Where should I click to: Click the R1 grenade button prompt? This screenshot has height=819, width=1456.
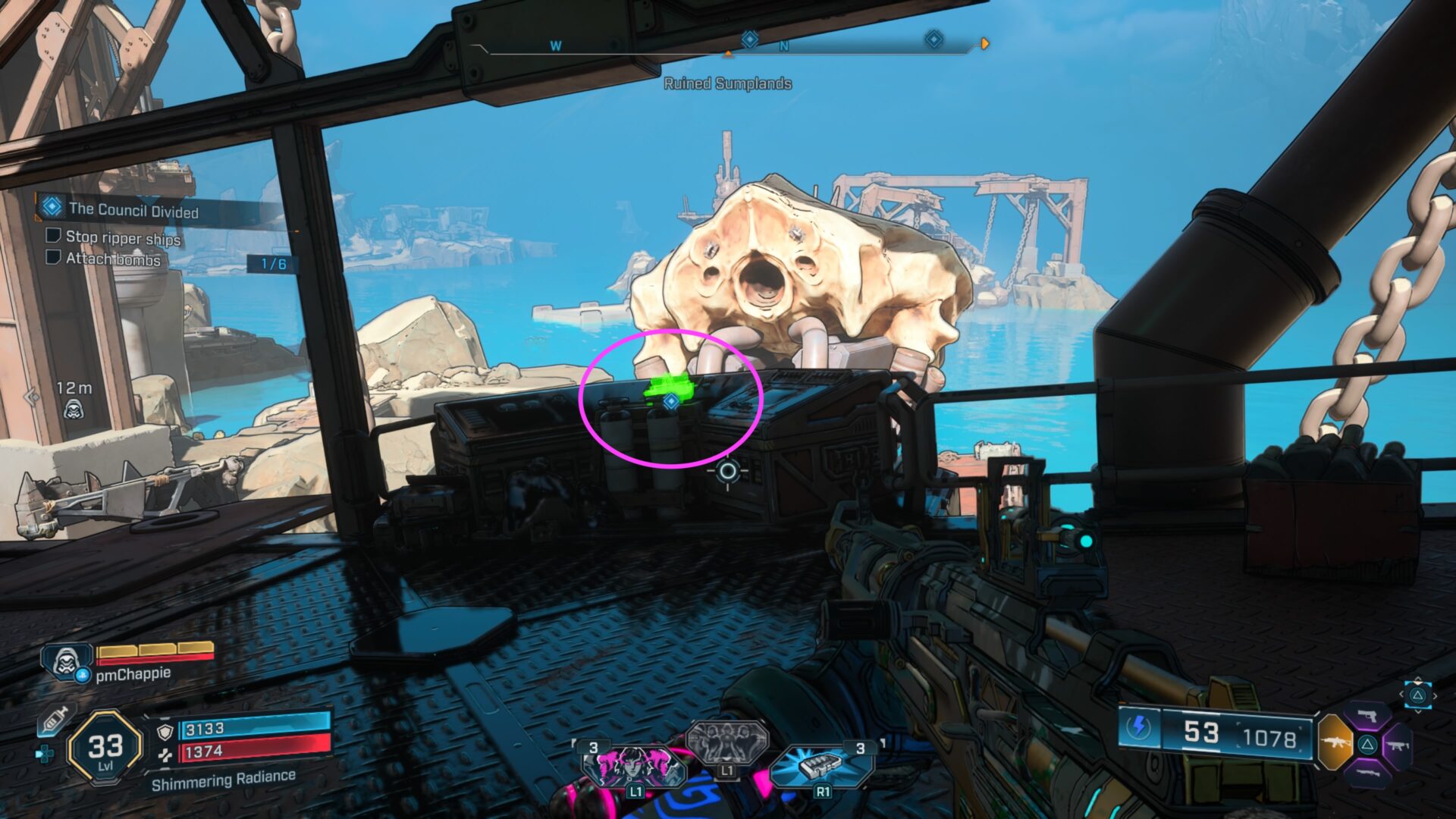click(823, 793)
